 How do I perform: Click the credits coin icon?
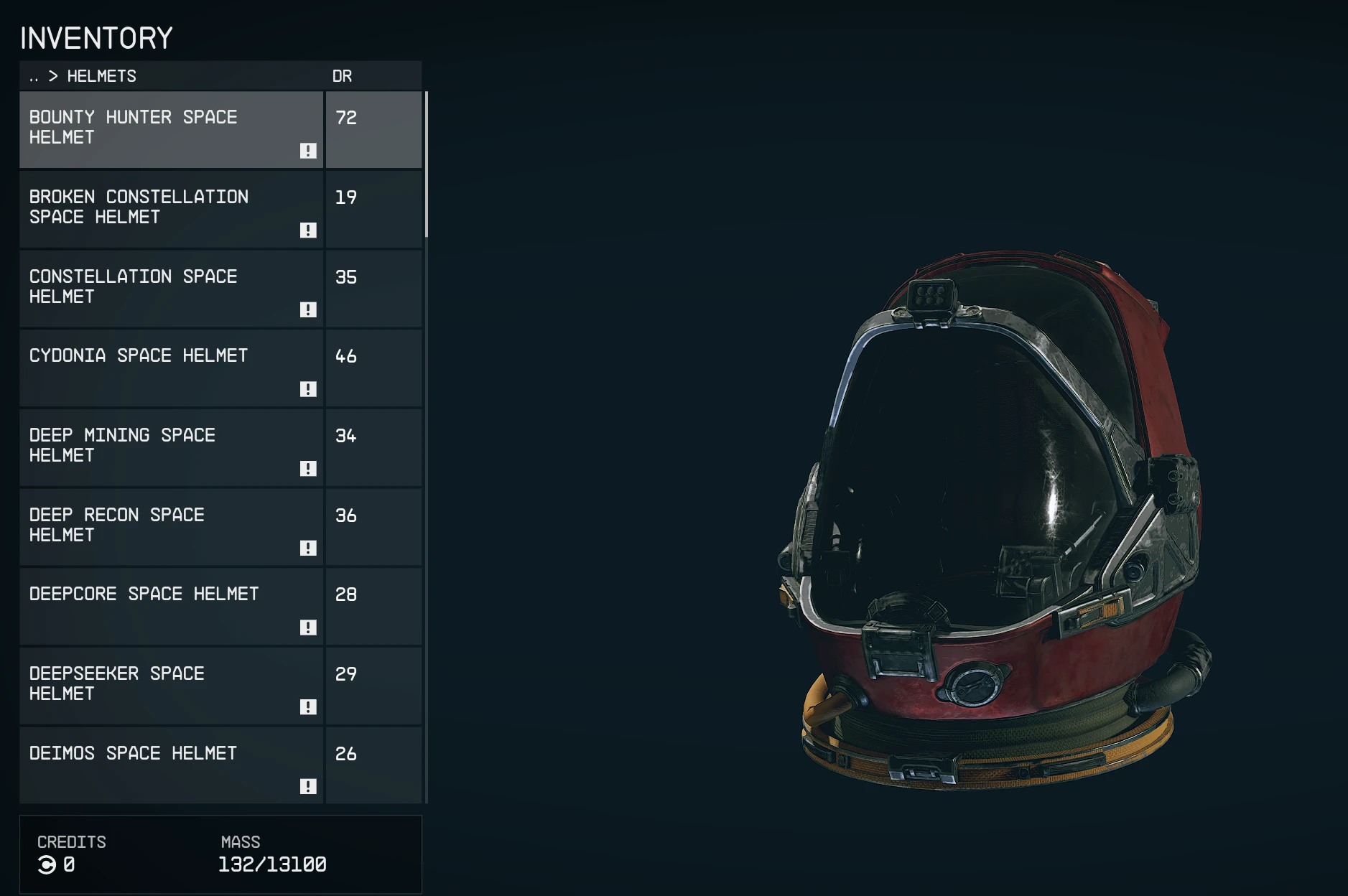(47, 865)
